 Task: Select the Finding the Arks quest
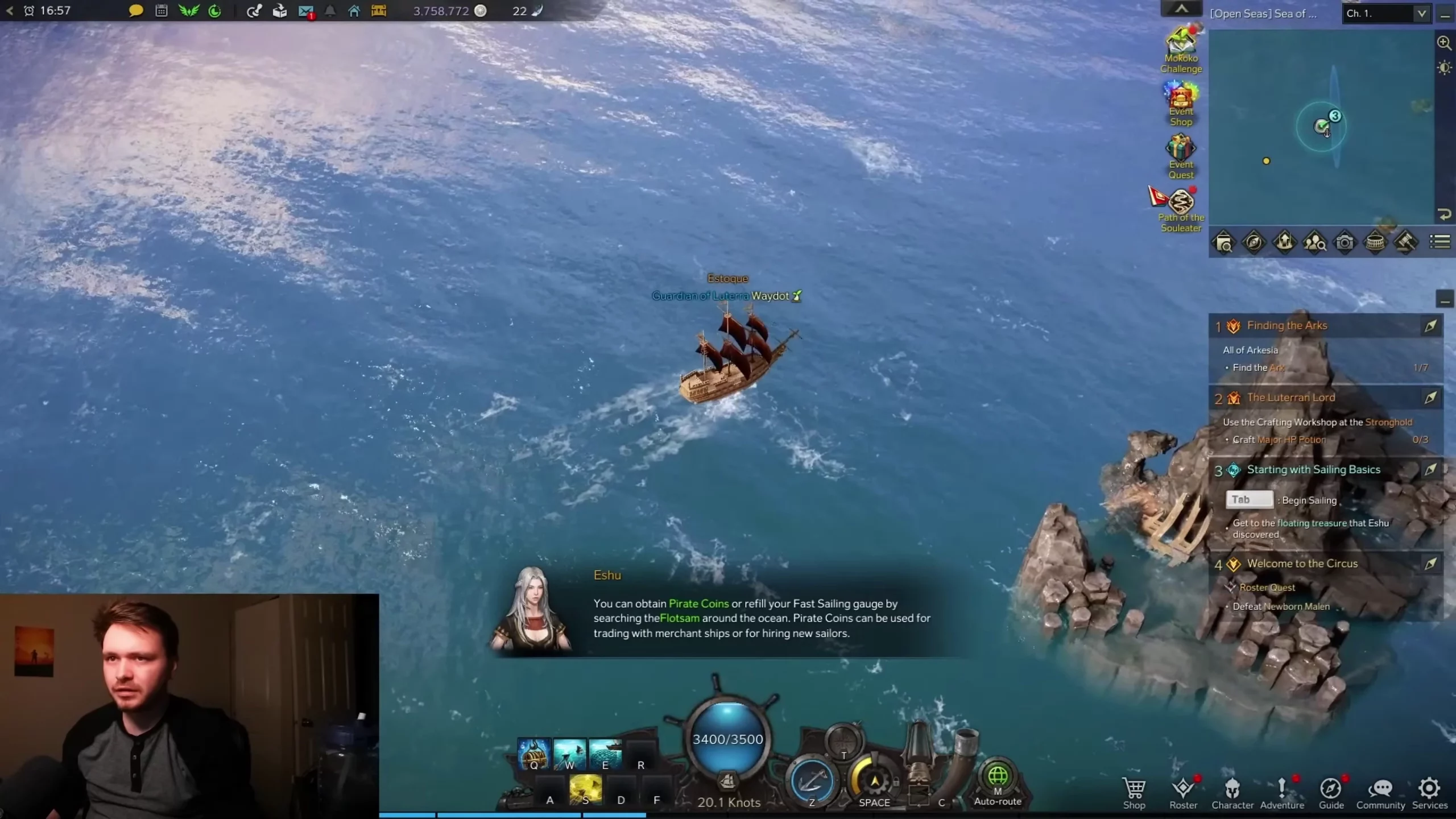pyautogui.click(x=1287, y=325)
